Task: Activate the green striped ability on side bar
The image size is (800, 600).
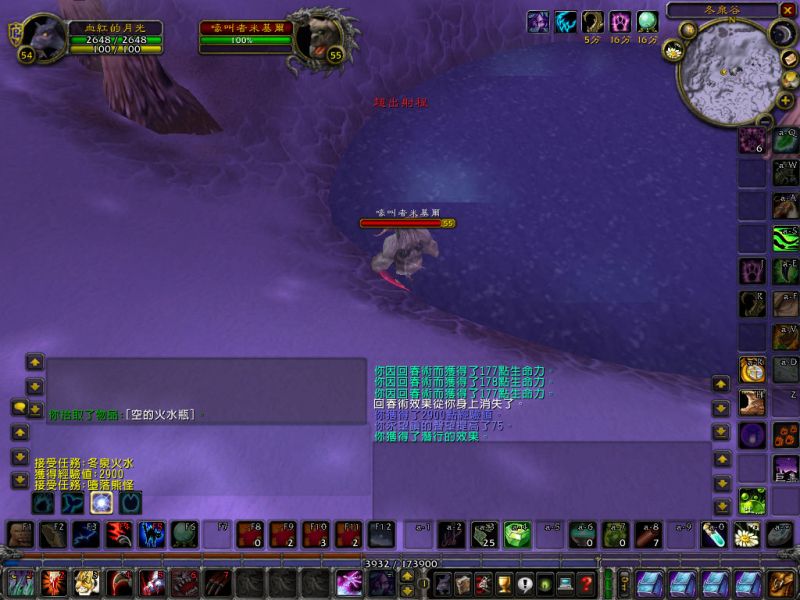Action: tap(785, 237)
